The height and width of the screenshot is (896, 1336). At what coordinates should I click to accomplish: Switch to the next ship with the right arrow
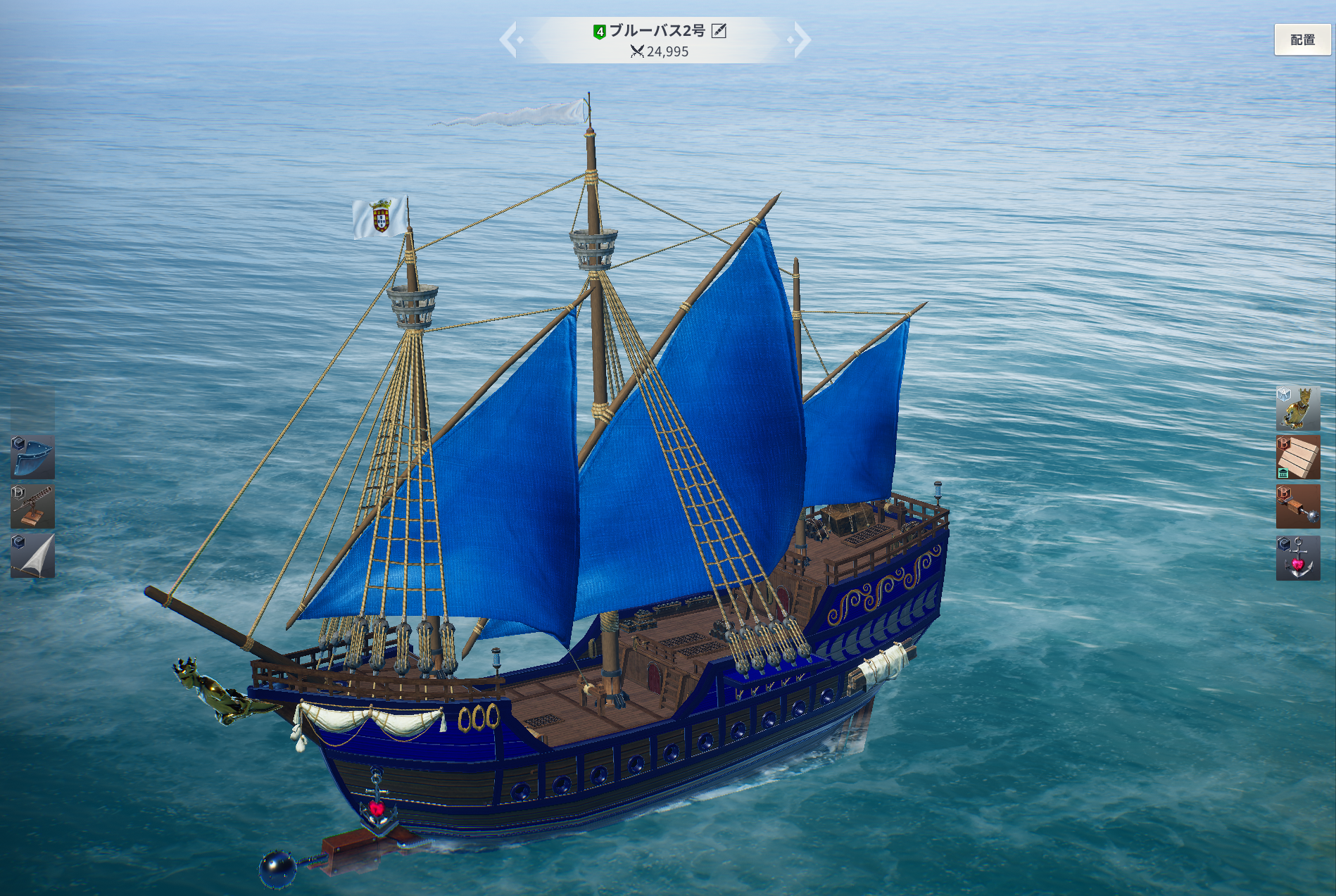802,39
